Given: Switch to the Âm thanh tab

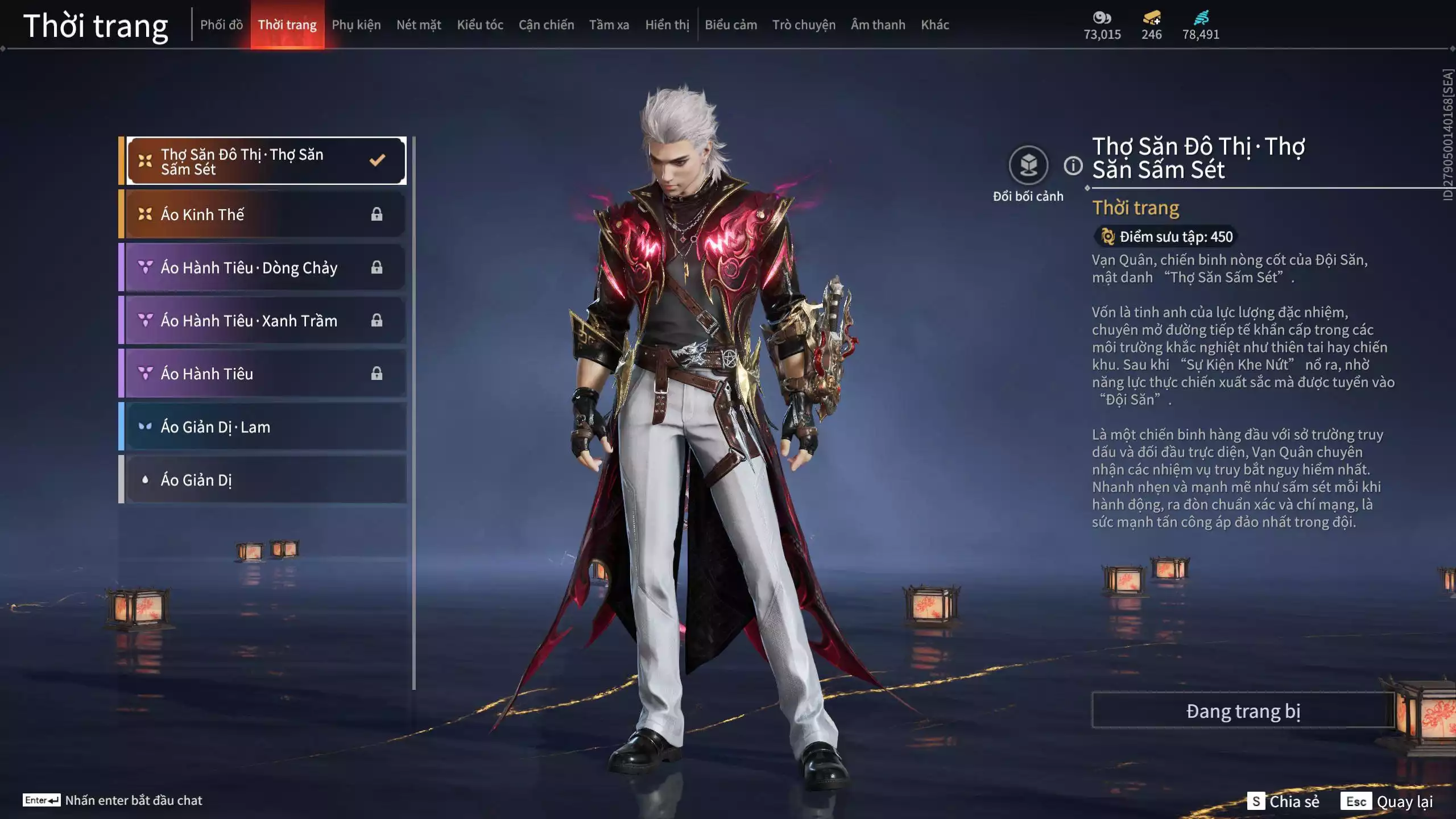Looking at the screenshot, I should [878, 25].
